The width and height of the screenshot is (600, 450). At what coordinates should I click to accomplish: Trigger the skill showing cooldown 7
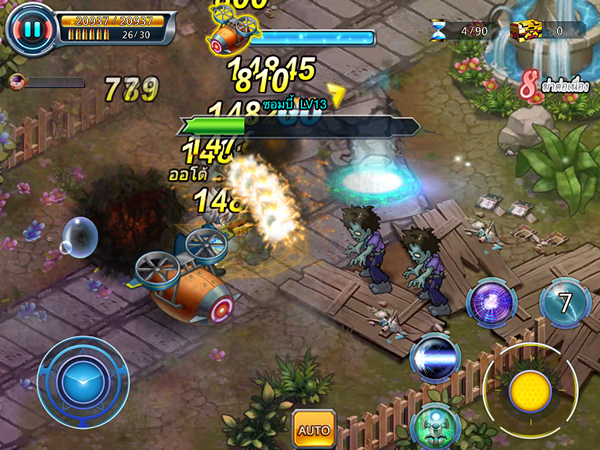565,302
